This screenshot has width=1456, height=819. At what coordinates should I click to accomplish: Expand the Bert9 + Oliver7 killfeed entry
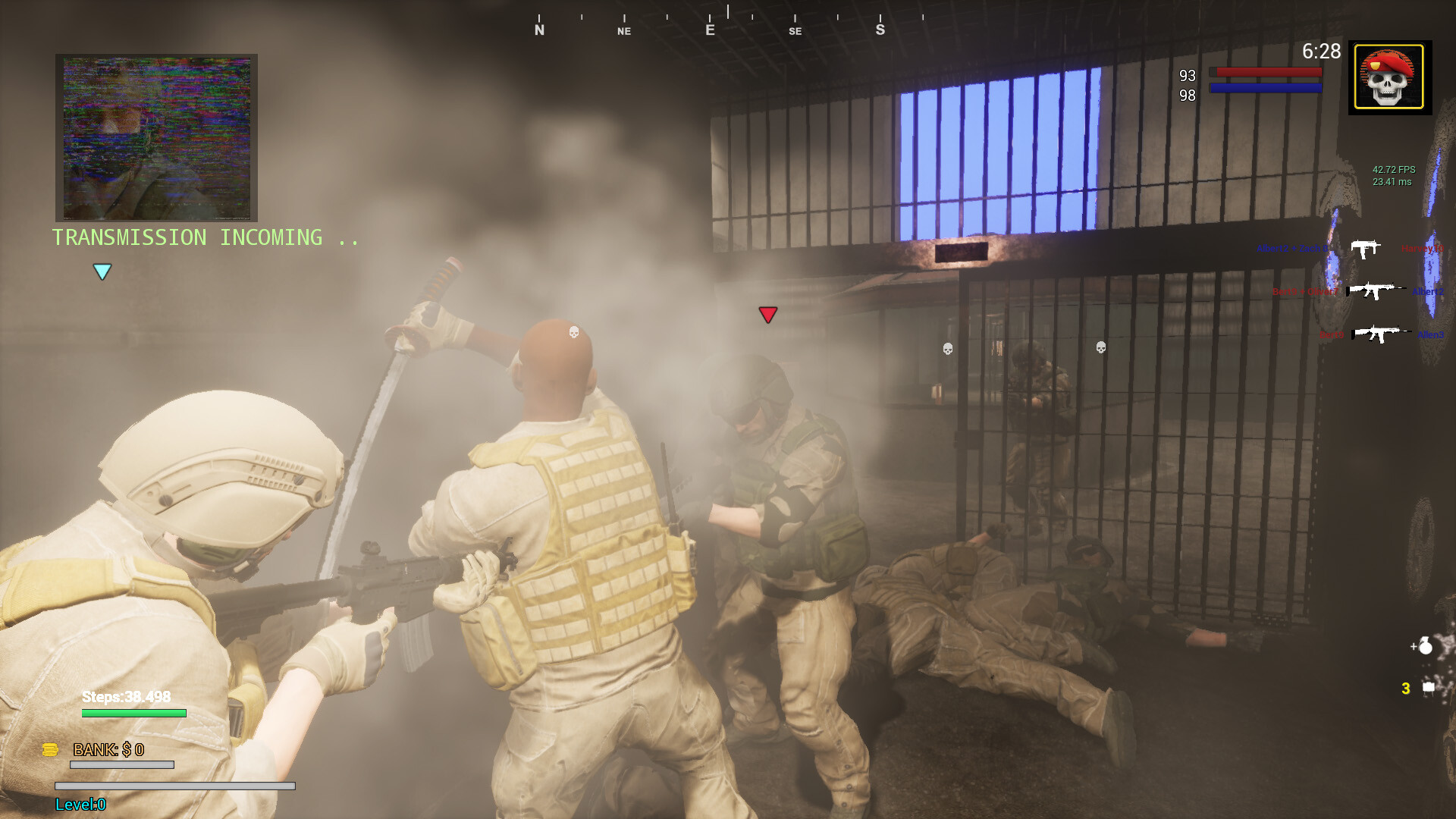(x=1304, y=291)
